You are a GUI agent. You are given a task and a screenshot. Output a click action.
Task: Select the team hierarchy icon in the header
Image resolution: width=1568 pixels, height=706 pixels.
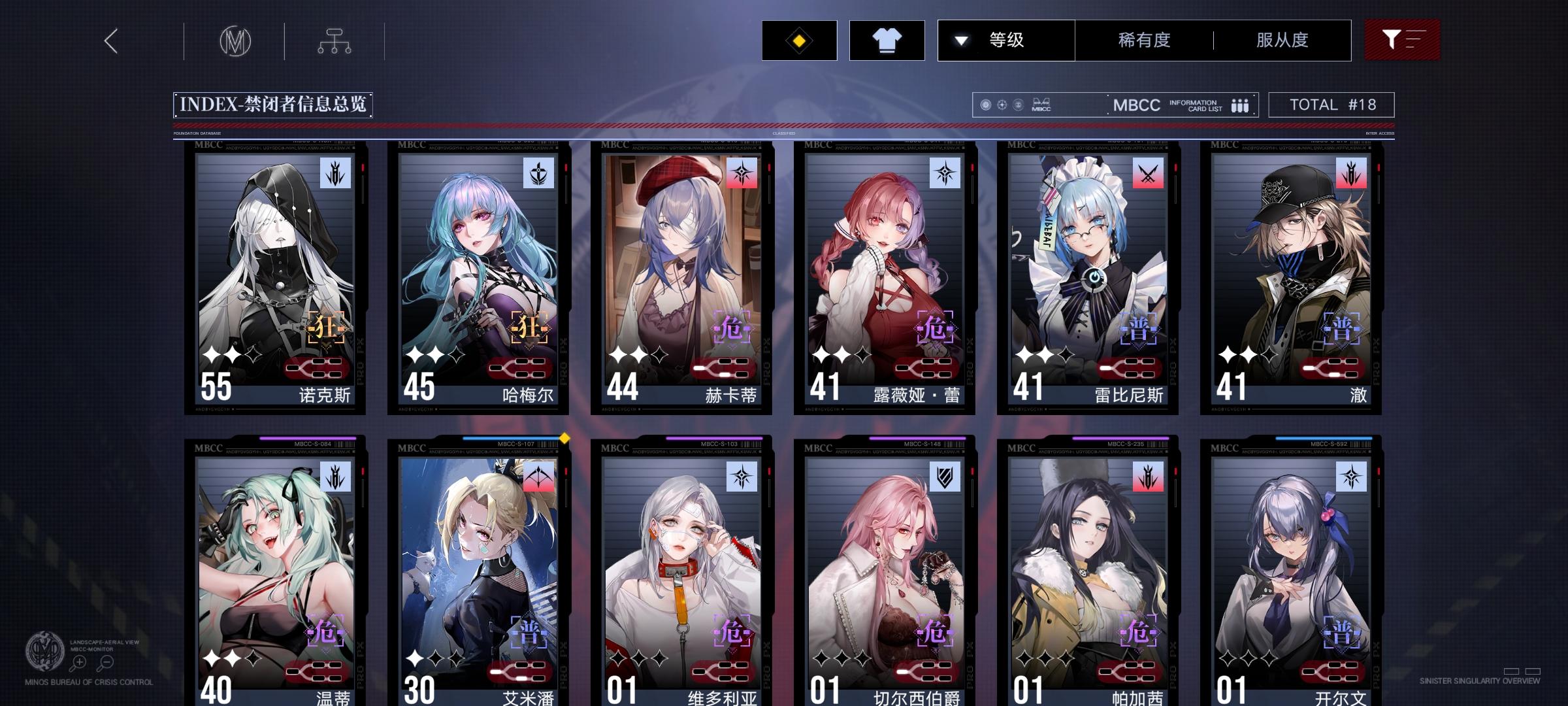coord(336,41)
